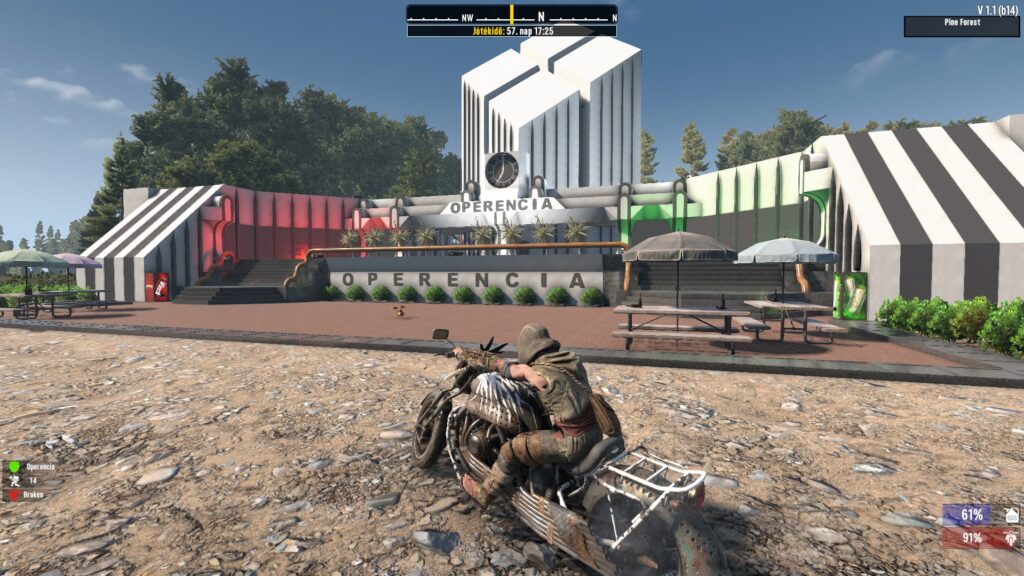Viewport: 1024px width, 576px height.
Task: Select the gas can fuel icon
Action: 1012,515
